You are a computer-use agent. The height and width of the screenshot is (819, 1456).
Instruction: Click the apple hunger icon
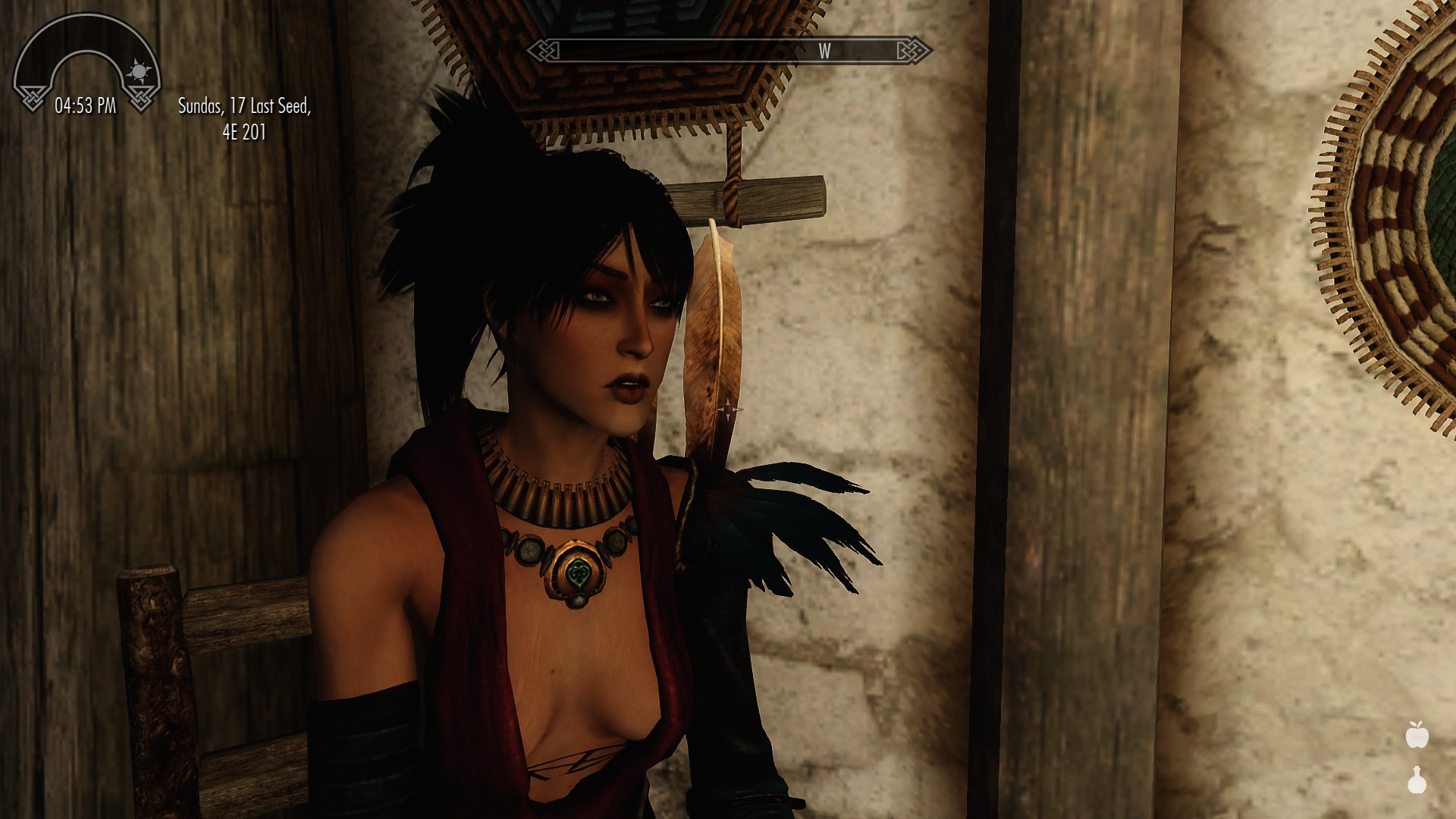(x=1417, y=735)
